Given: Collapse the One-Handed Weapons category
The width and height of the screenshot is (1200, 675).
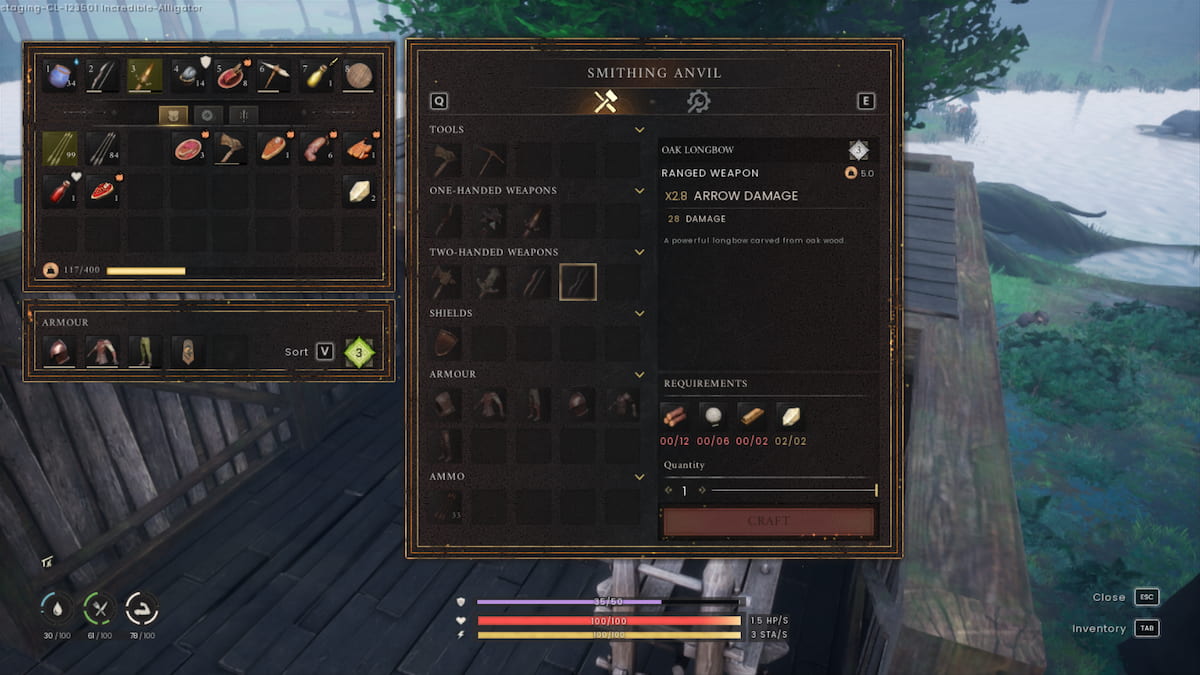Looking at the screenshot, I should 639,191.
